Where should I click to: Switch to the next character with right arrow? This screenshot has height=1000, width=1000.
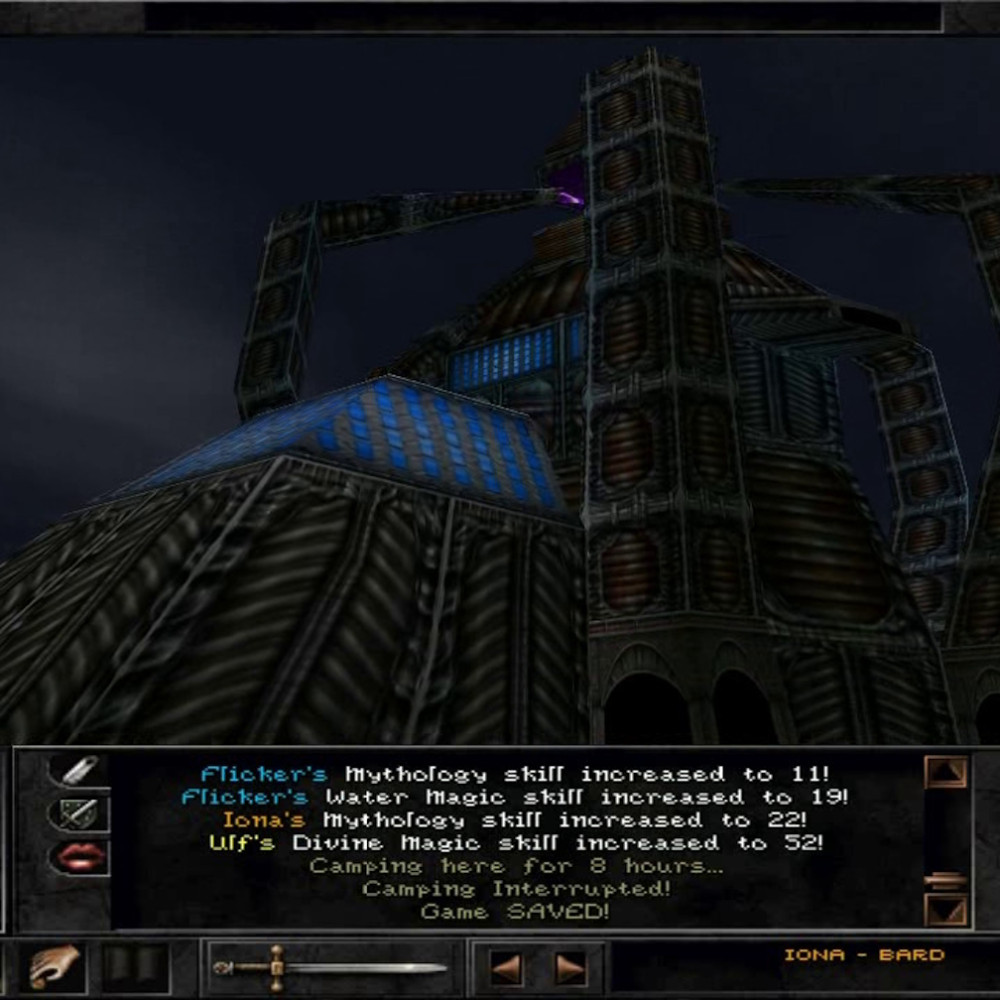click(571, 968)
